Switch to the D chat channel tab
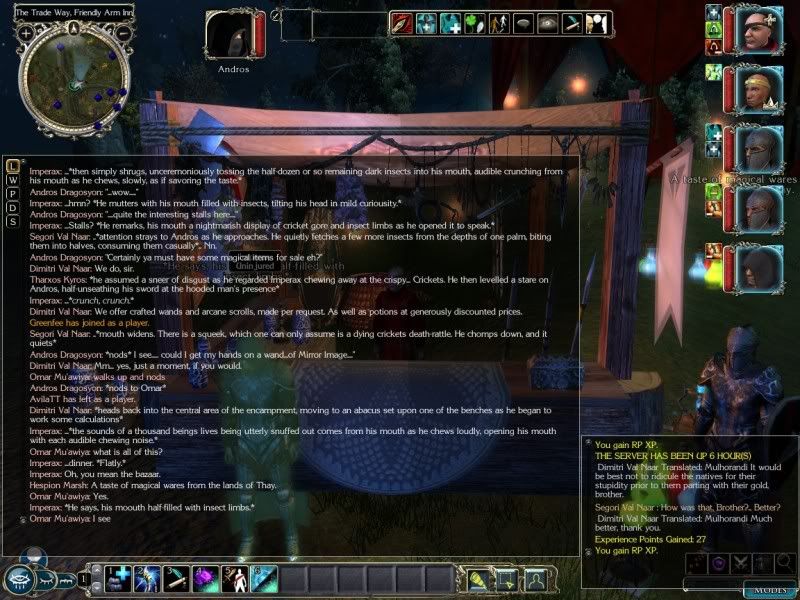This screenshot has height=600, width=800. pos(13,207)
